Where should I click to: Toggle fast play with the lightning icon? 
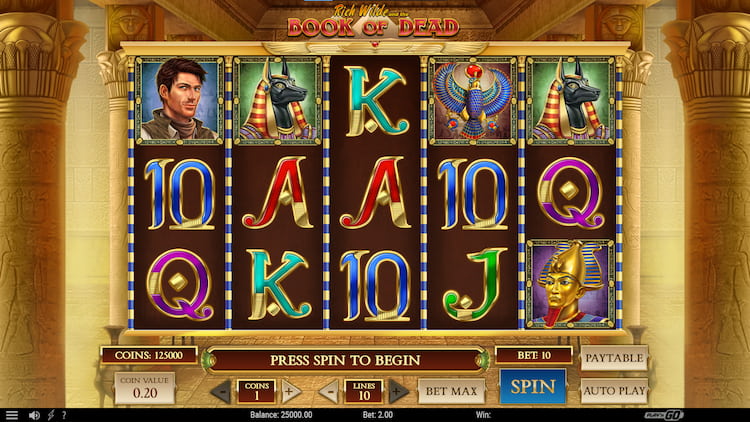point(51,415)
